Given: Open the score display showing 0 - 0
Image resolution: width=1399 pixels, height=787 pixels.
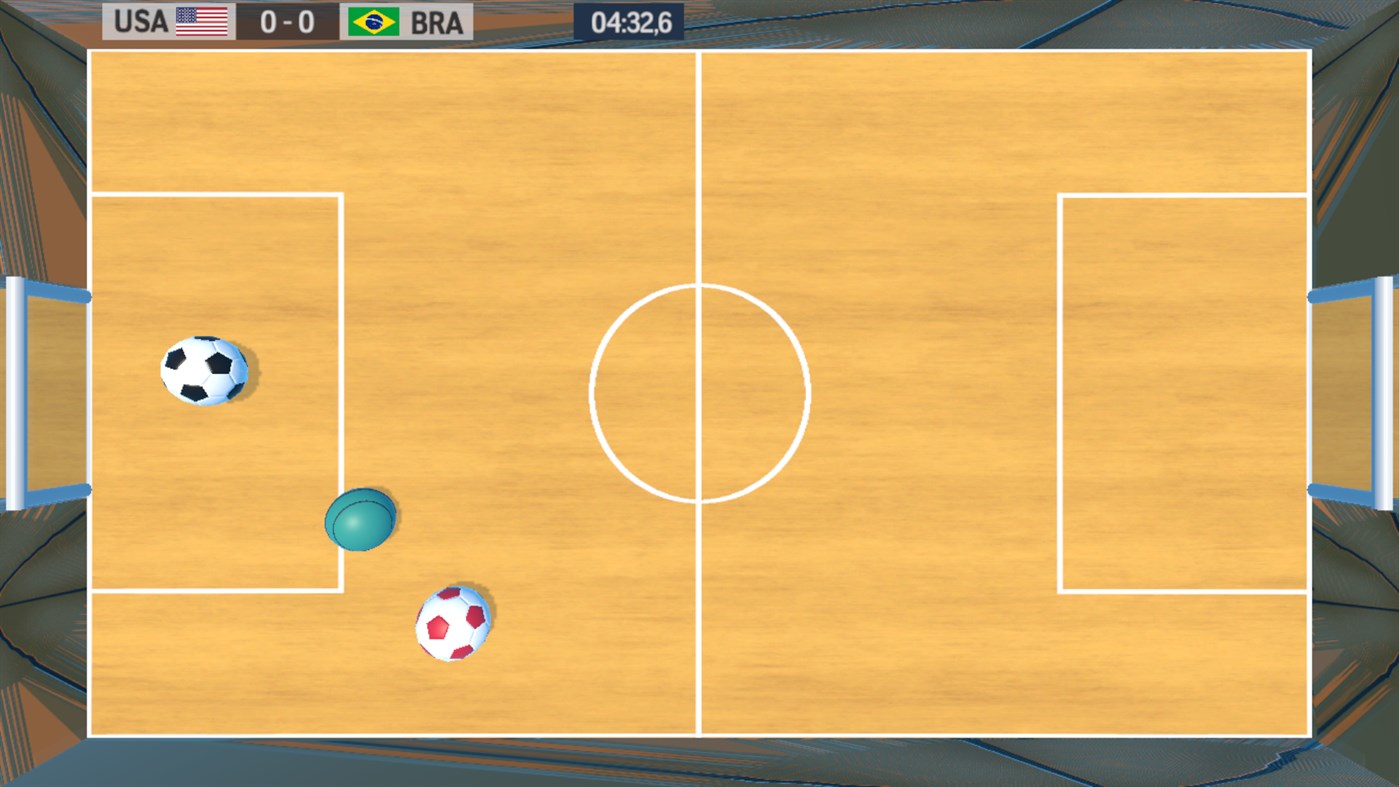Looking at the screenshot, I should 285,21.
